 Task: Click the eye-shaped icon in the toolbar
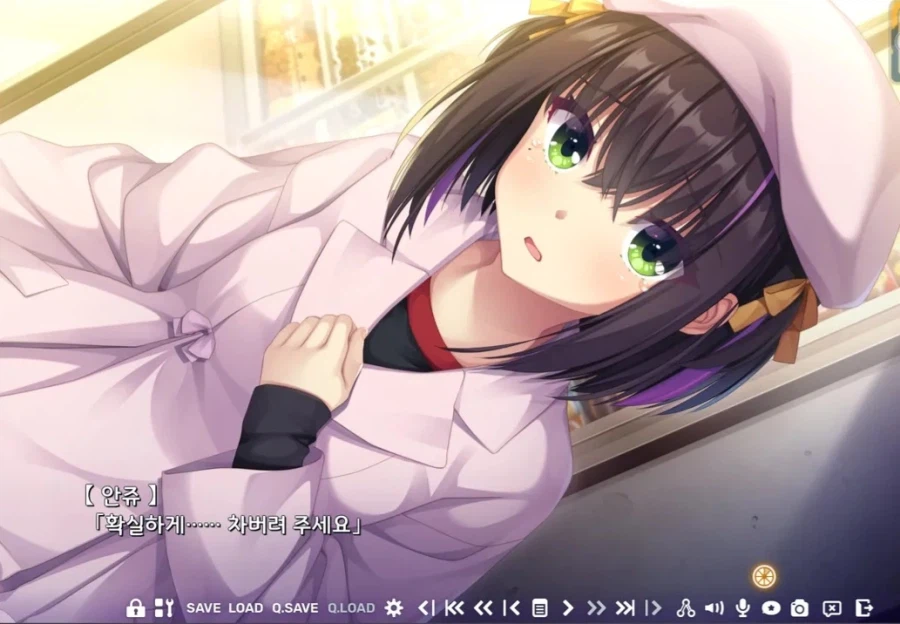[771, 608]
